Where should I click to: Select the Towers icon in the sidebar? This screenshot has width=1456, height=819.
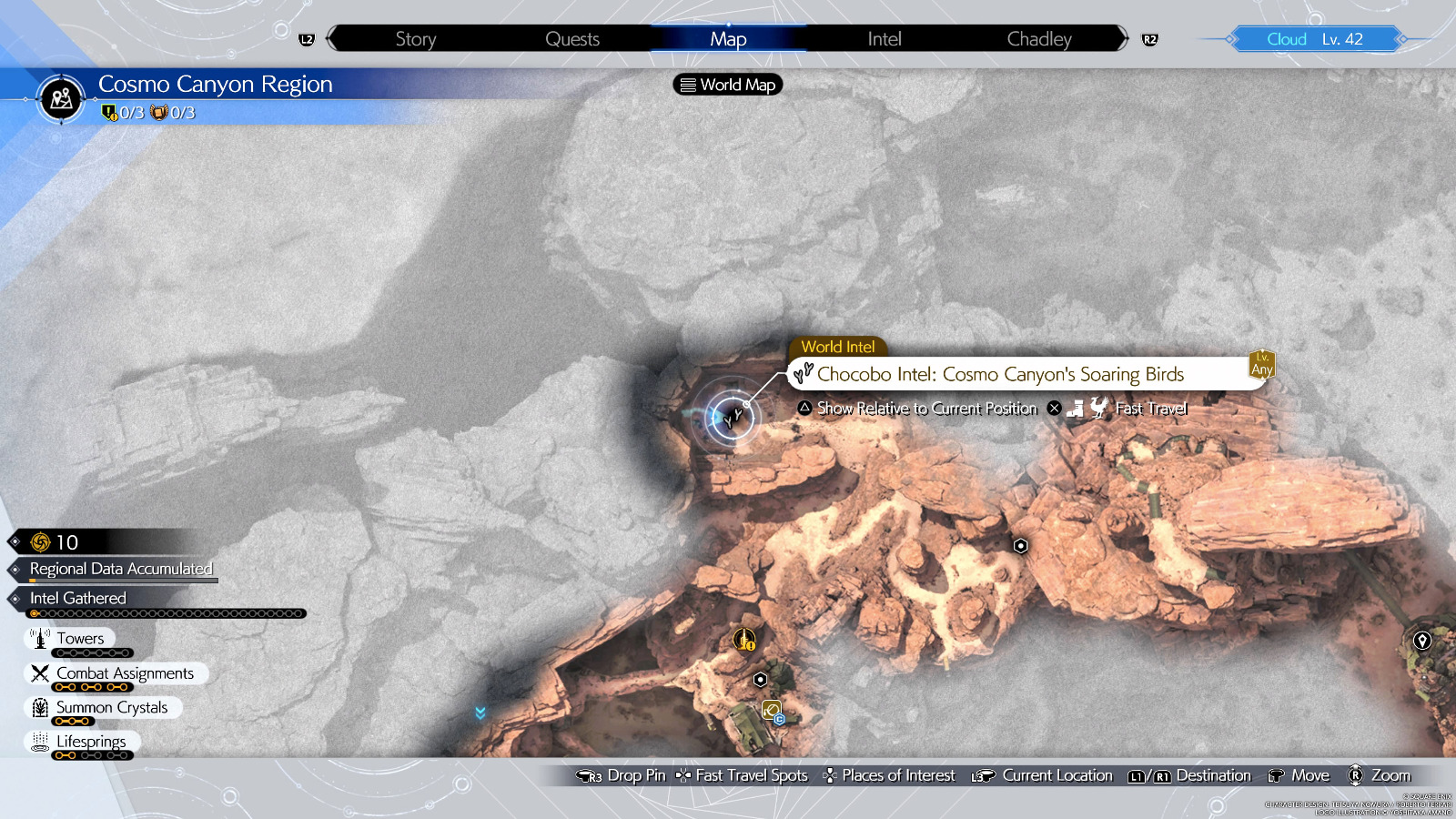pos(40,638)
